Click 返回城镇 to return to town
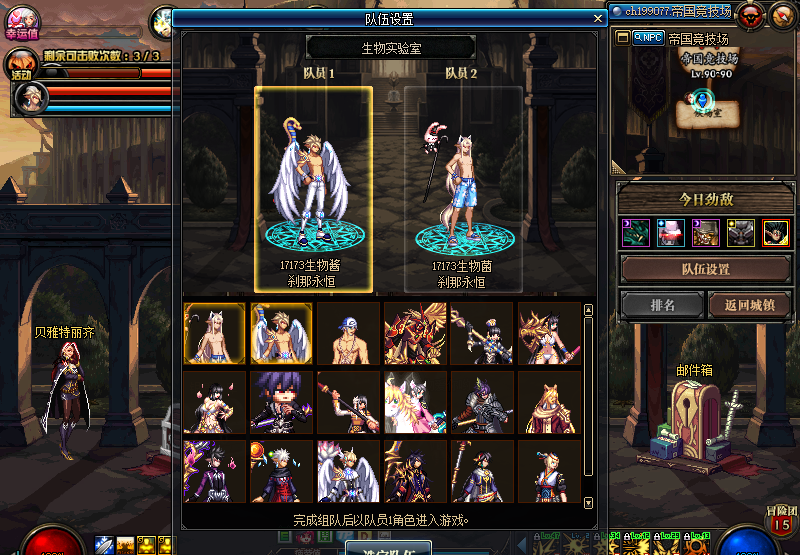800x555 pixels. (x=748, y=304)
